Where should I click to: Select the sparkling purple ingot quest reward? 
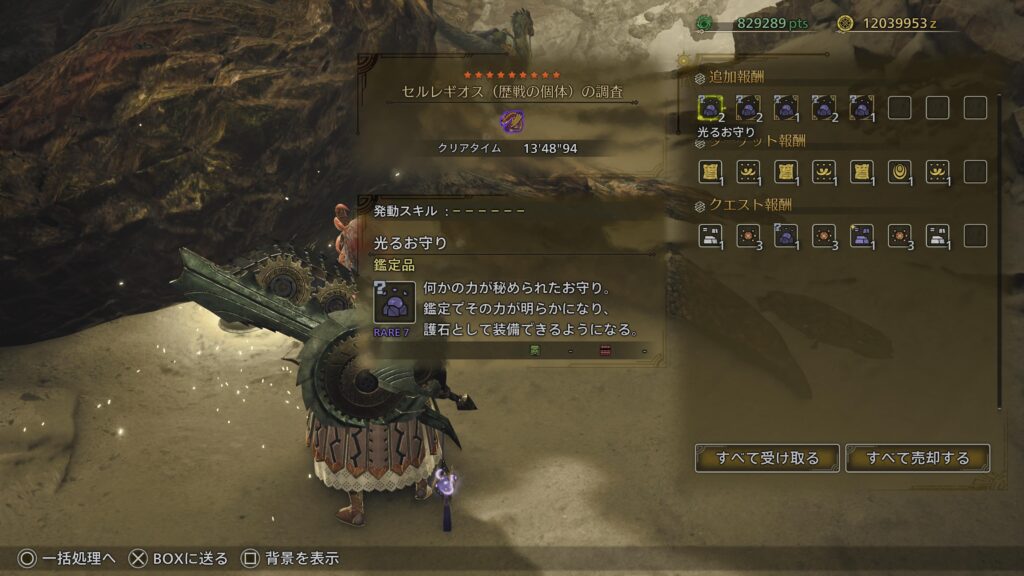pos(861,235)
